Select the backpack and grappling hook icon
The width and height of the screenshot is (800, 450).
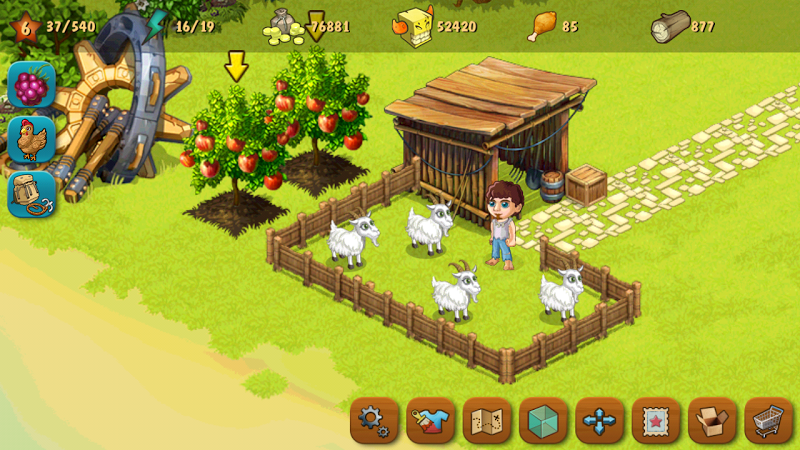31,194
